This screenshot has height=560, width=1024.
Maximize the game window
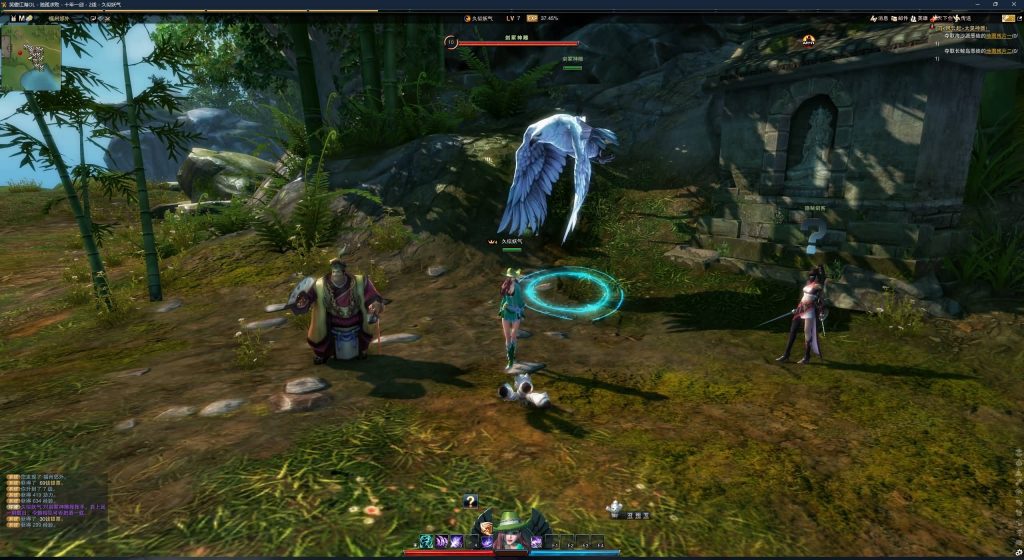[x=995, y=5]
